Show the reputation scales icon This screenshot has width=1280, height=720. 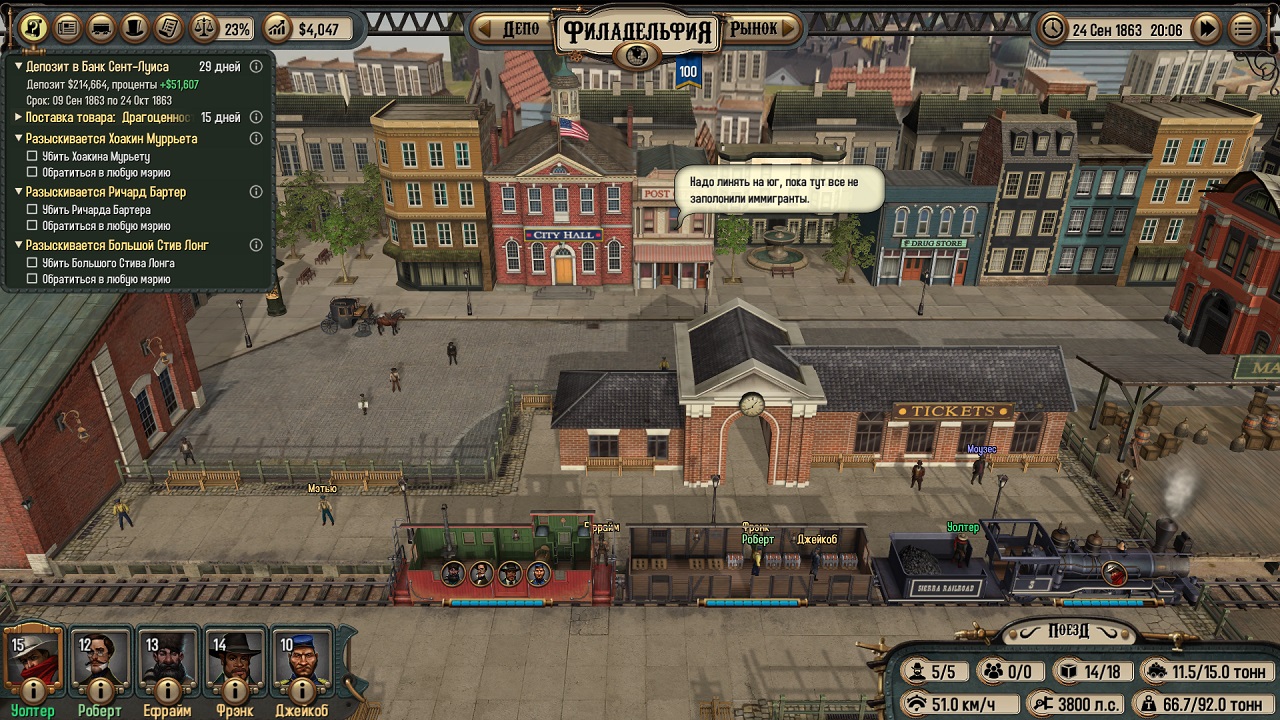(x=204, y=29)
